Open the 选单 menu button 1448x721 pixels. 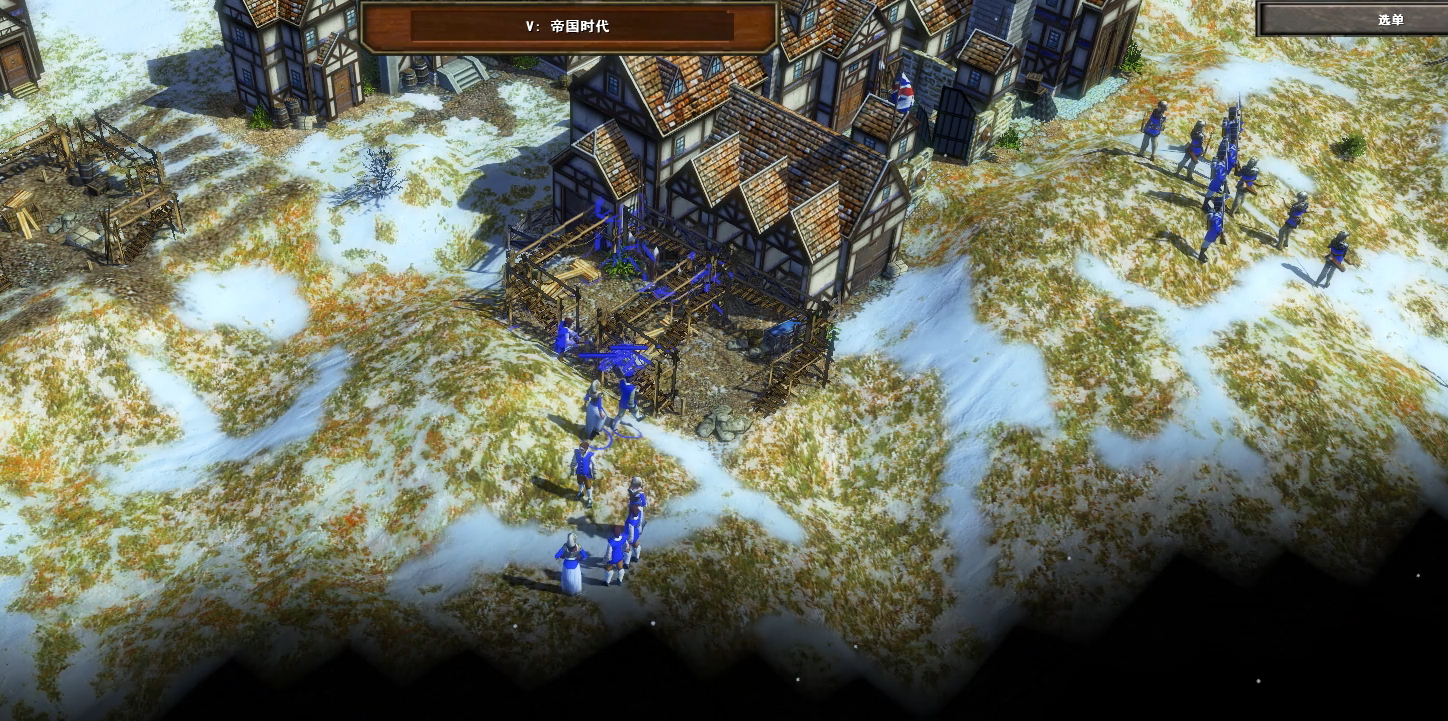[1390, 19]
